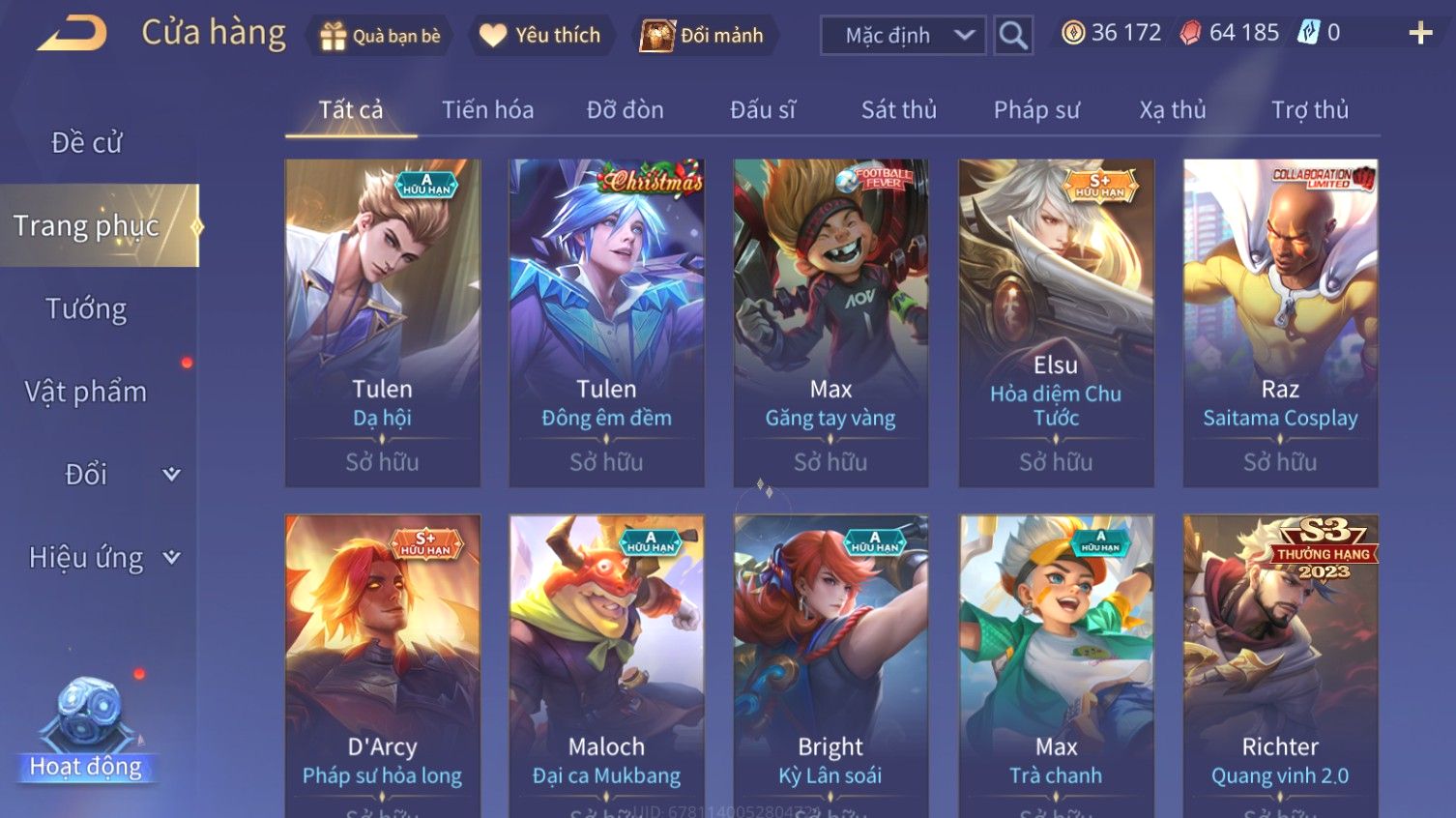This screenshot has height=818, width=1456.
Task: Click the magnifying glass search button
Action: [x=1013, y=36]
